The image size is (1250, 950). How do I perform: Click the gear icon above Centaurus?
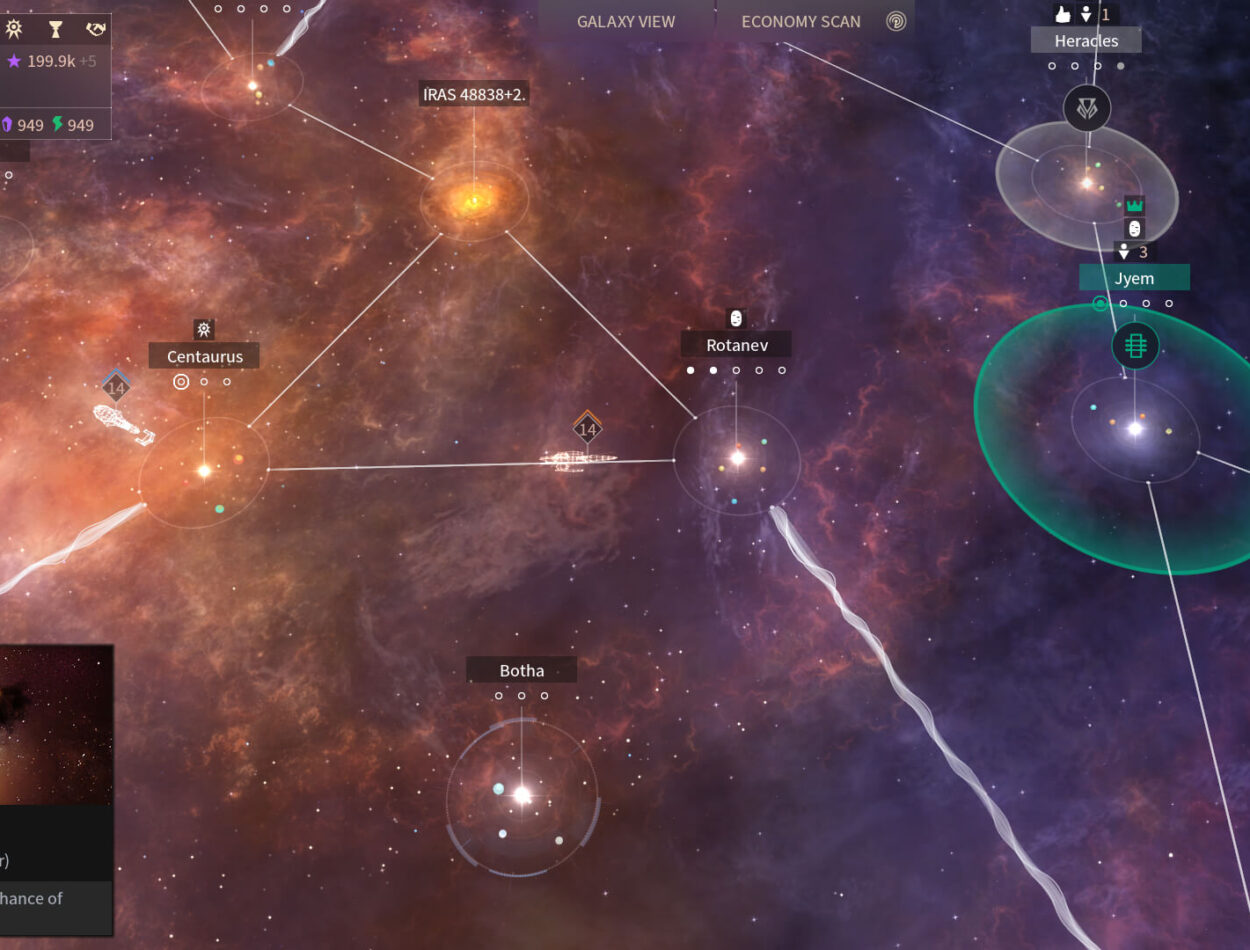pyautogui.click(x=204, y=329)
